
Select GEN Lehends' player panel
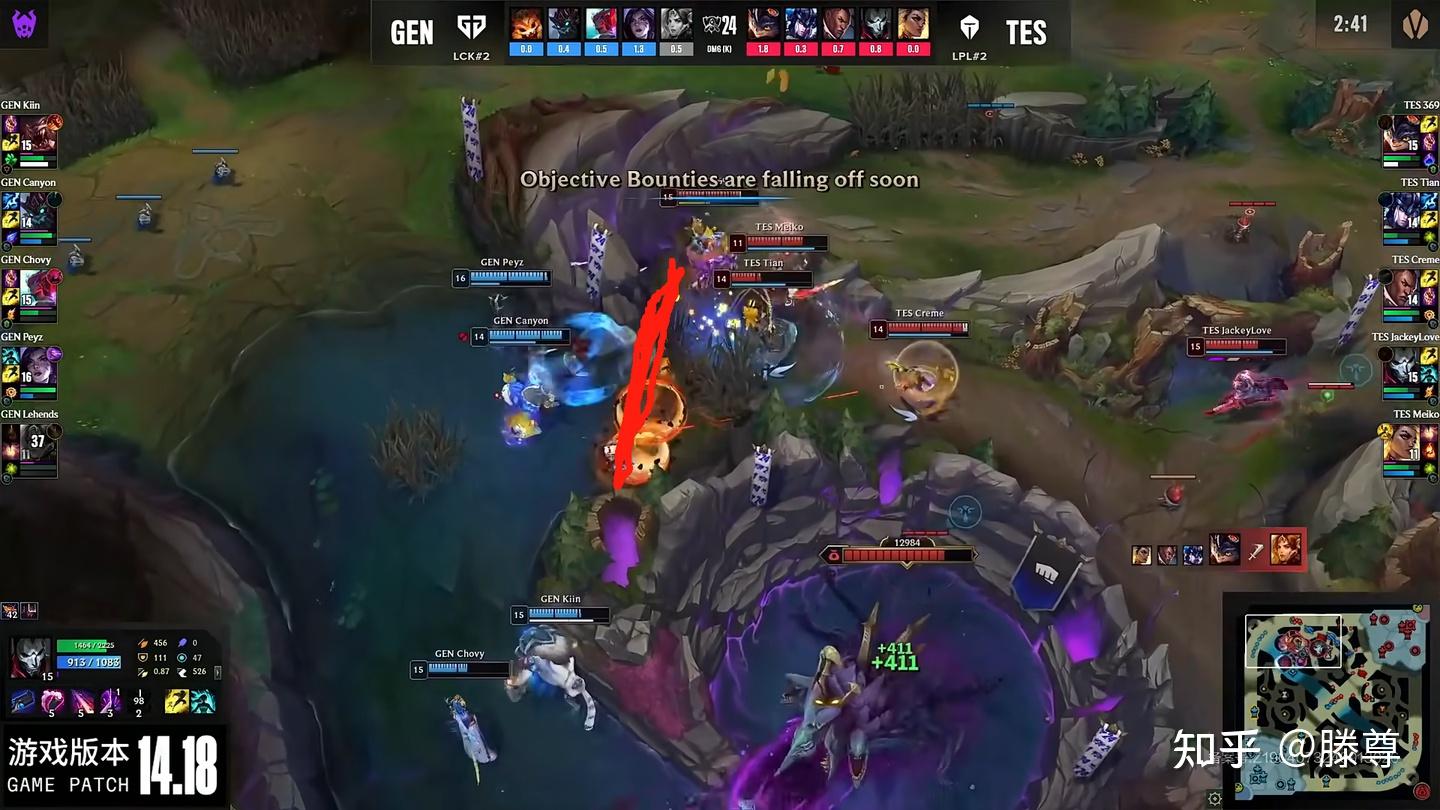pyautogui.click(x=30, y=449)
